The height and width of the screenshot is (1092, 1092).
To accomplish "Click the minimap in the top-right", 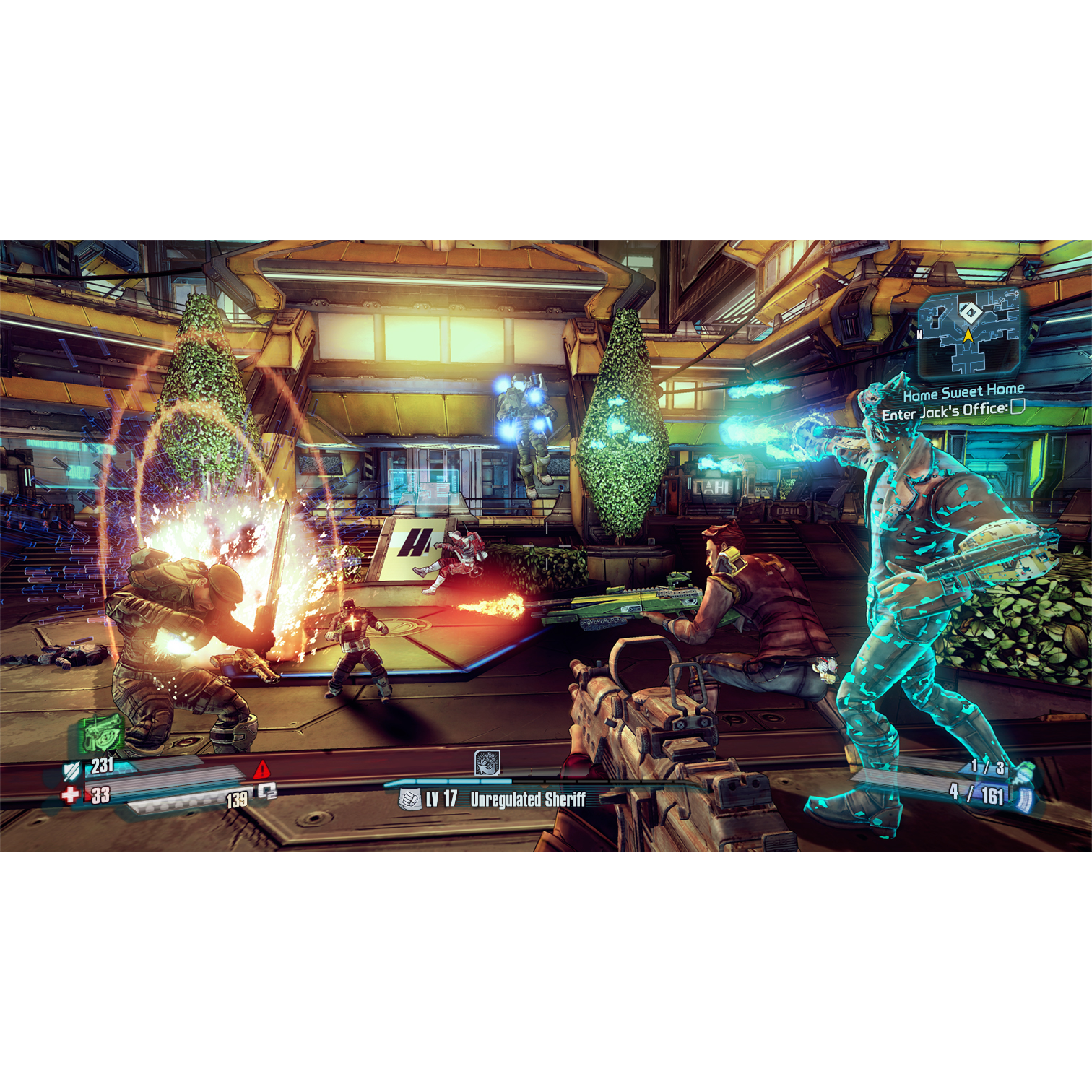I will (x=970, y=333).
